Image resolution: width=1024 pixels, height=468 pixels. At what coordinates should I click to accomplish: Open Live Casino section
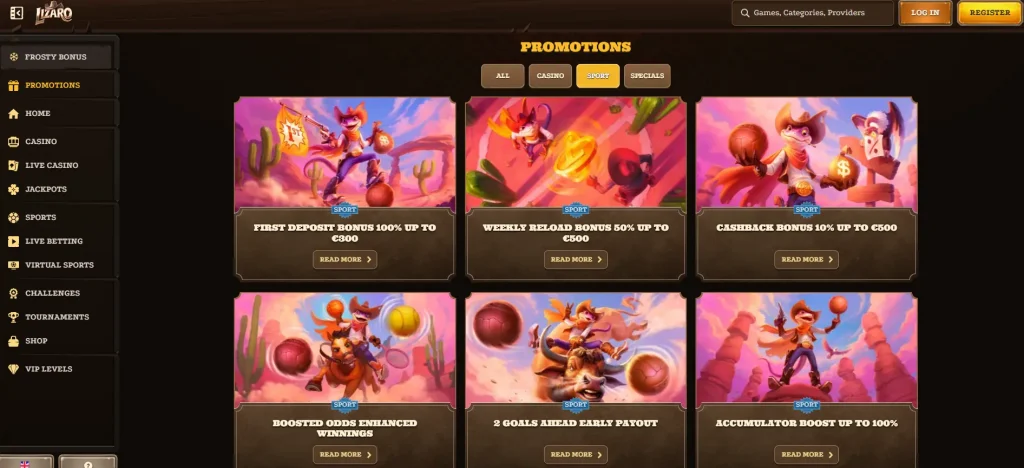point(51,165)
